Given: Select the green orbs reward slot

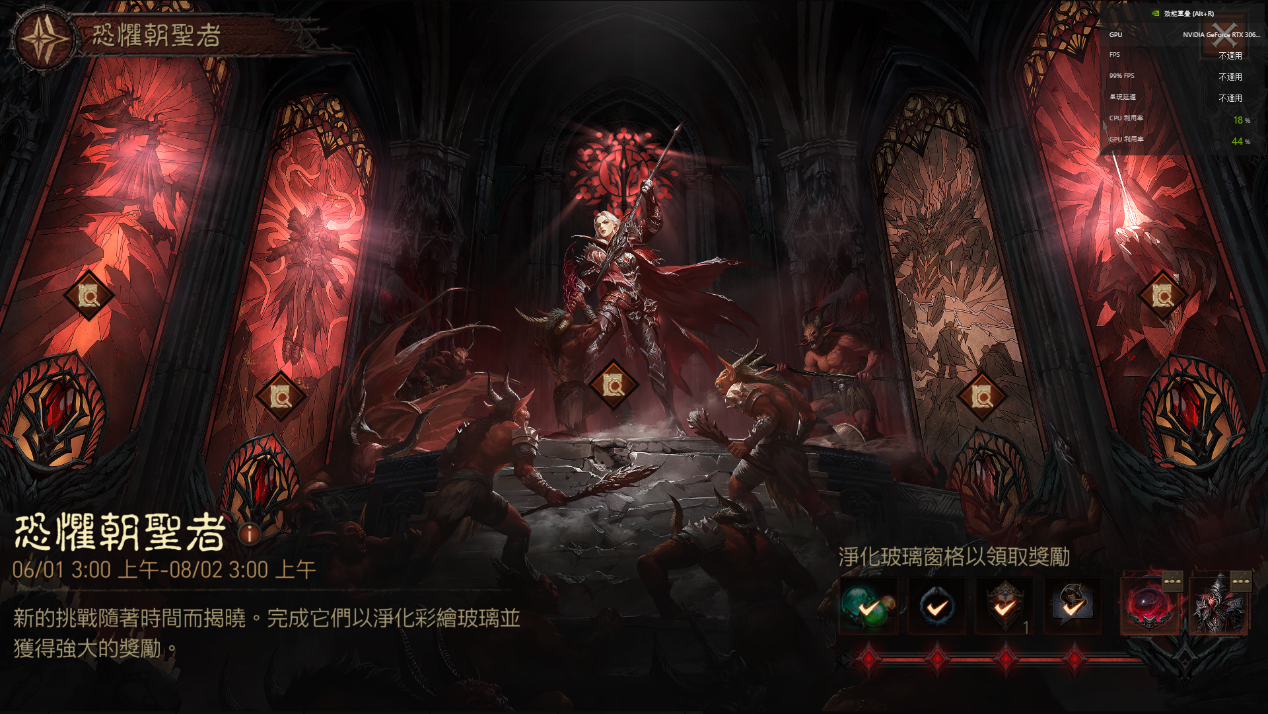Looking at the screenshot, I should tap(868, 606).
